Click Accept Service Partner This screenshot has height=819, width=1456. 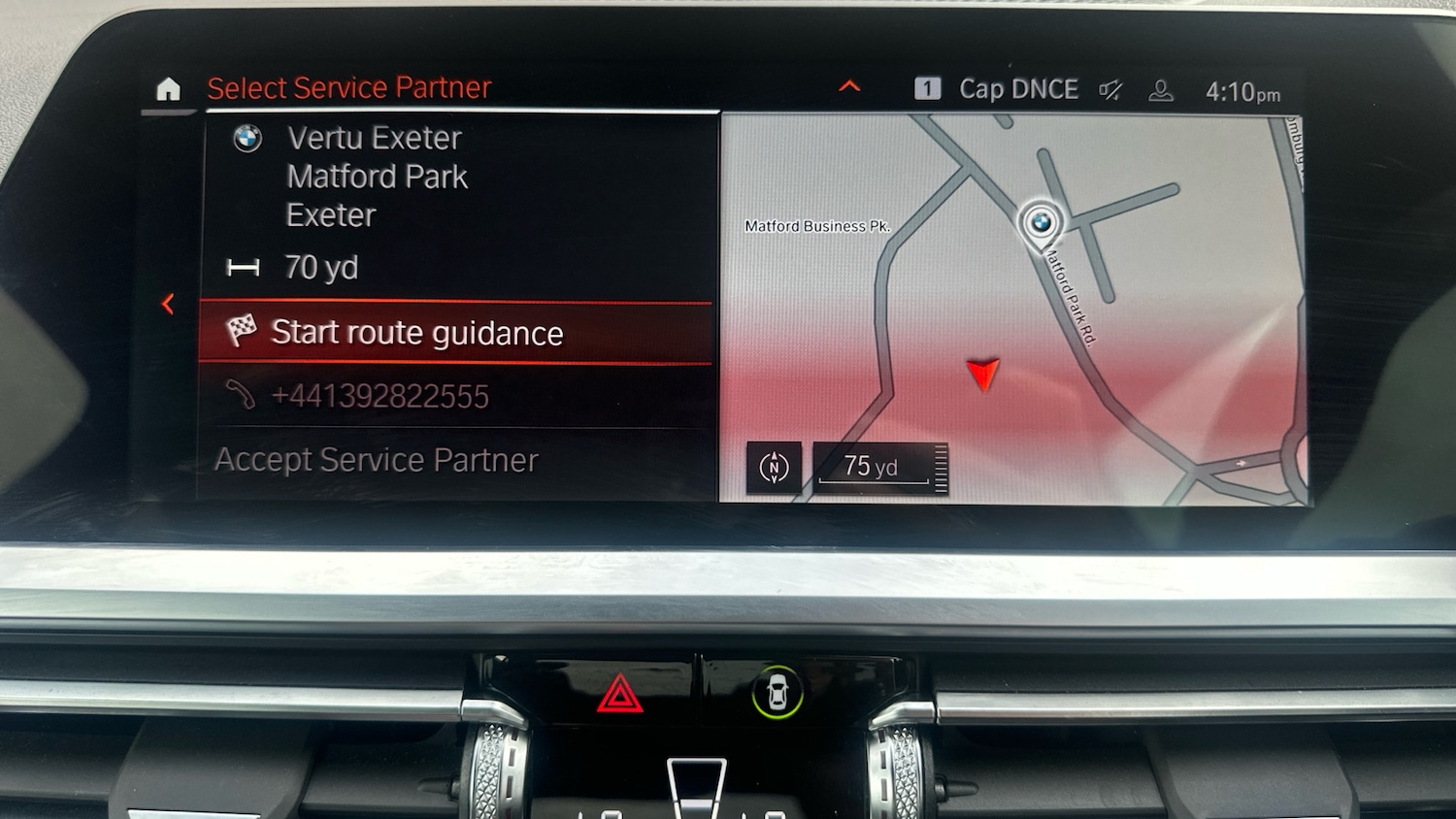[378, 459]
